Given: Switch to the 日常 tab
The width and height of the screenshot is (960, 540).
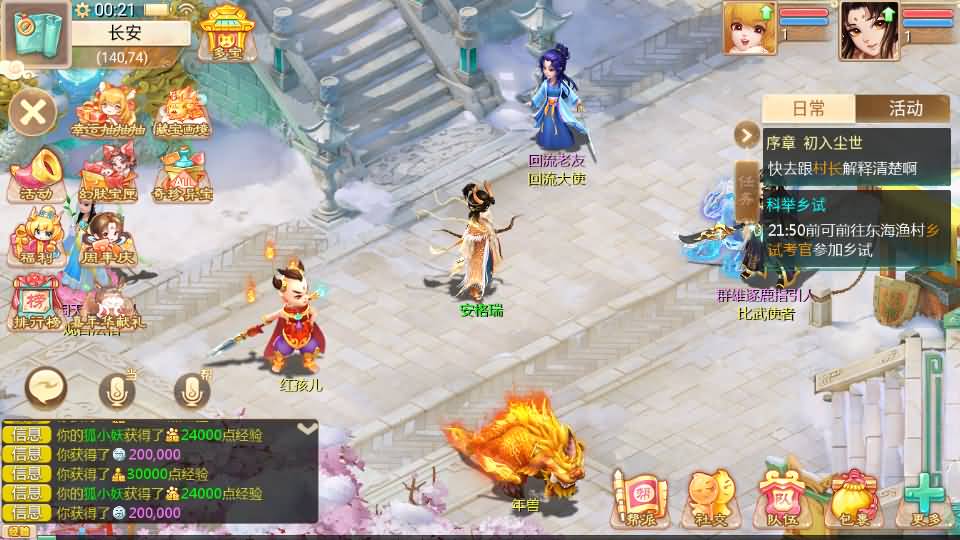Looking at the screenshot, I should (x=809, y=108).
